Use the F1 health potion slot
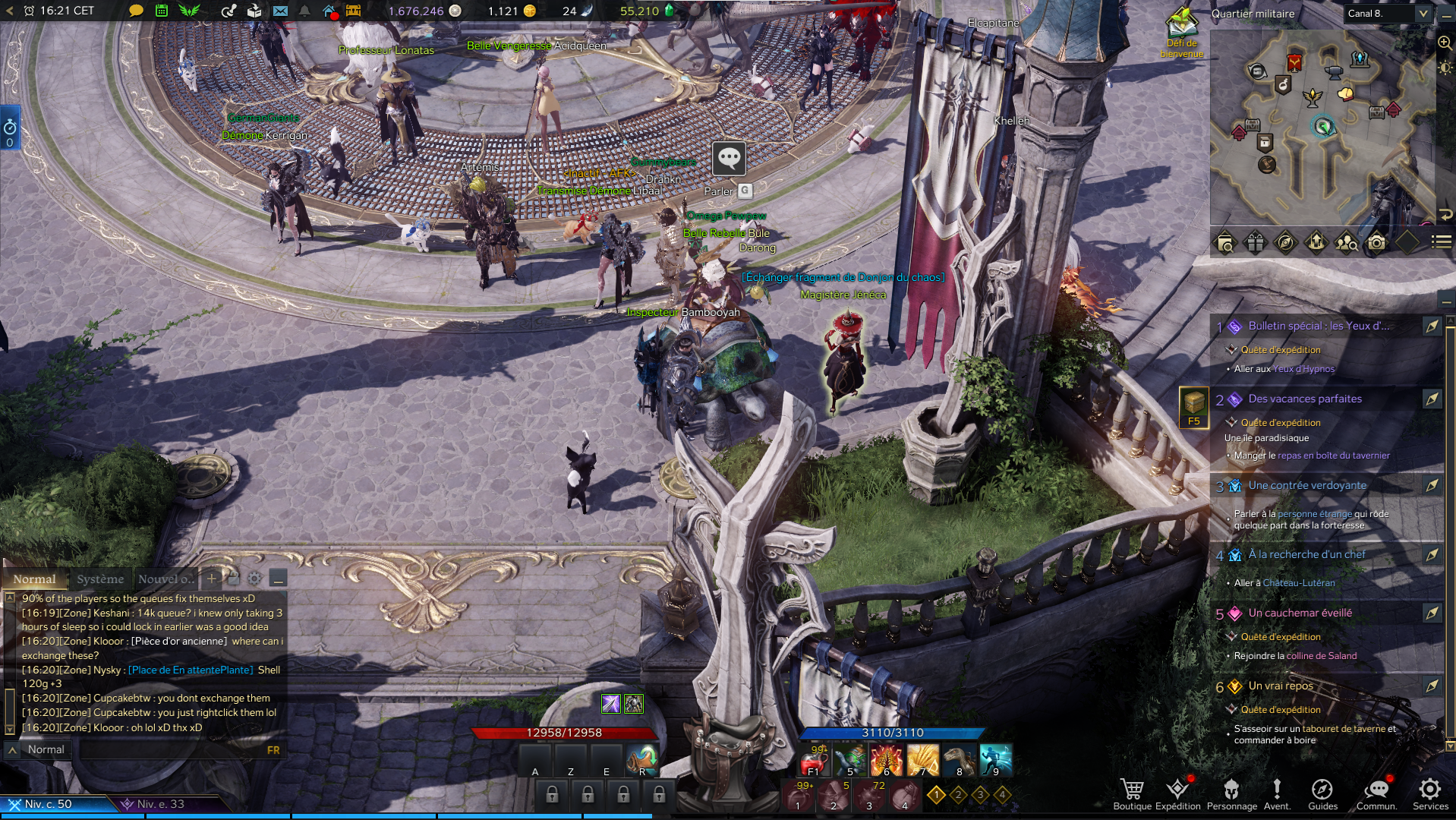This screenshot has width=1456, height=820. (814, 760)
